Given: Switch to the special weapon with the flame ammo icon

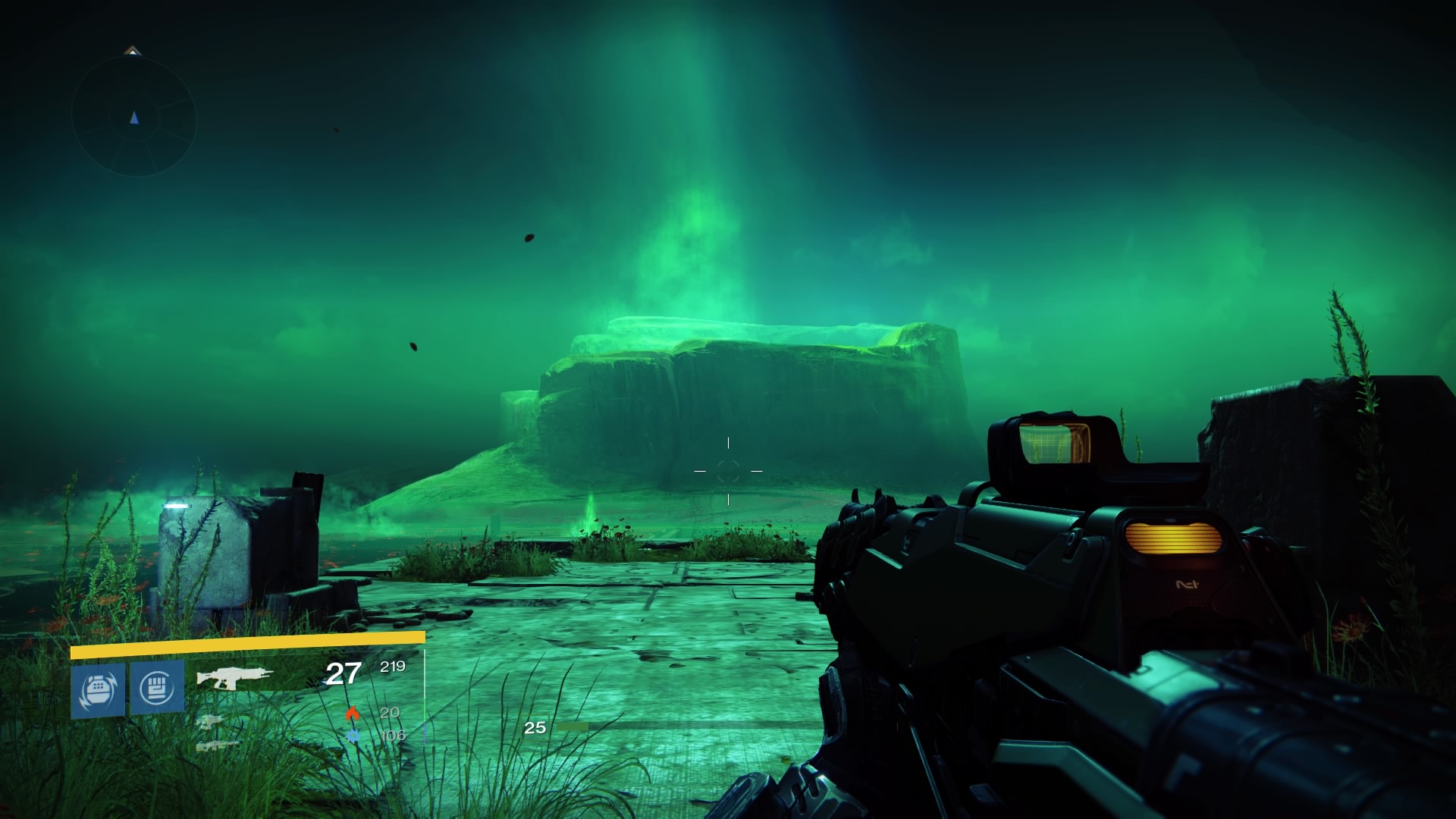Looking at the screenshot, I should coord(210,721).
